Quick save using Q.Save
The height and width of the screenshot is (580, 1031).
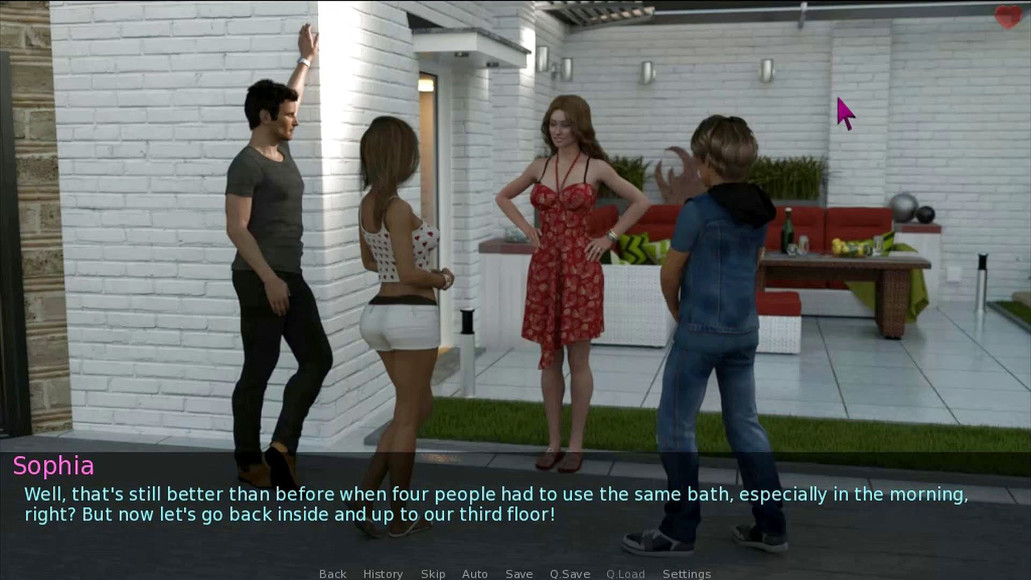pyautogui.click(x=569, y=574)
